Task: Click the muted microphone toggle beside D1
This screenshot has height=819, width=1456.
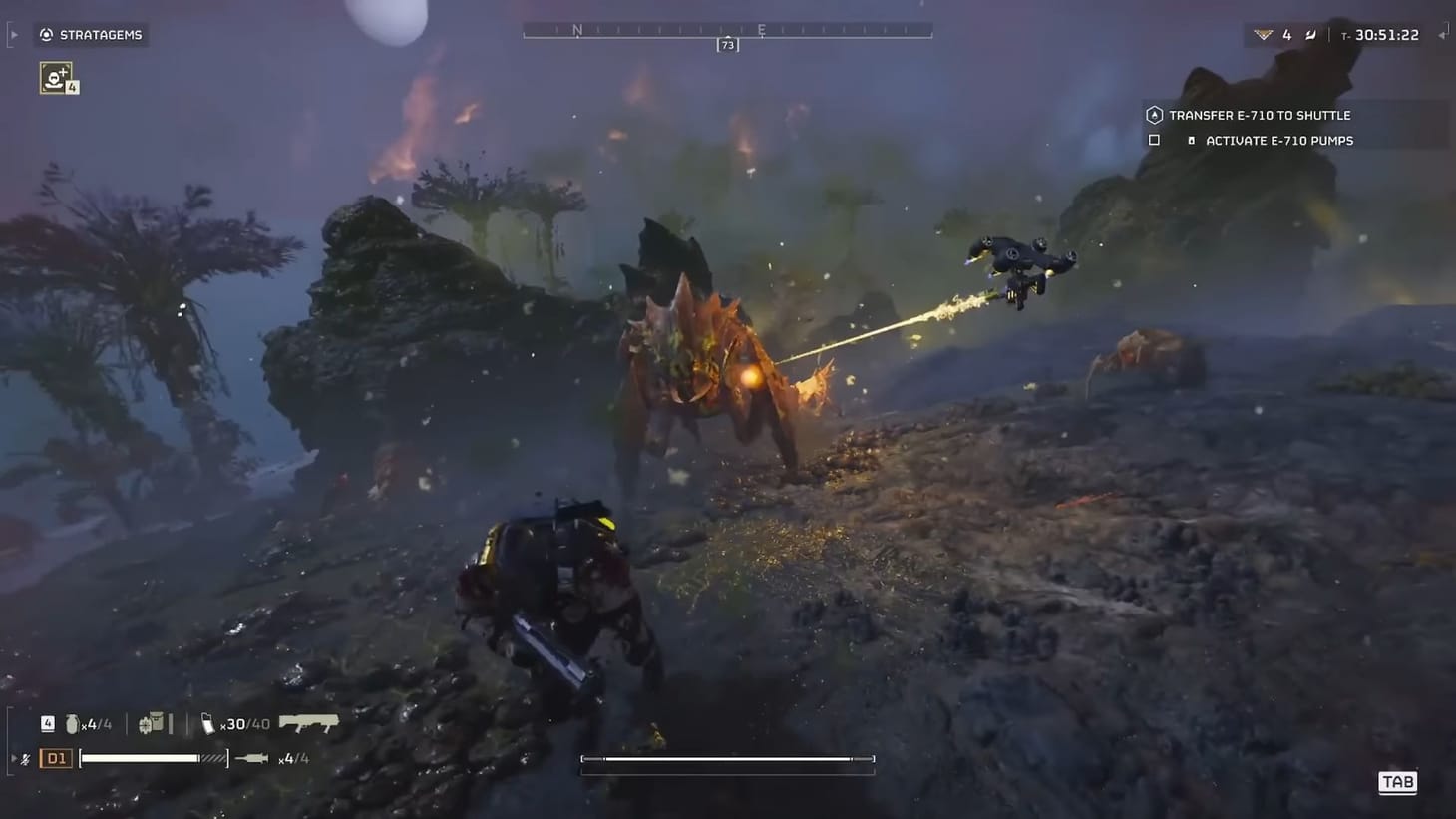Action: pos(25,758)
